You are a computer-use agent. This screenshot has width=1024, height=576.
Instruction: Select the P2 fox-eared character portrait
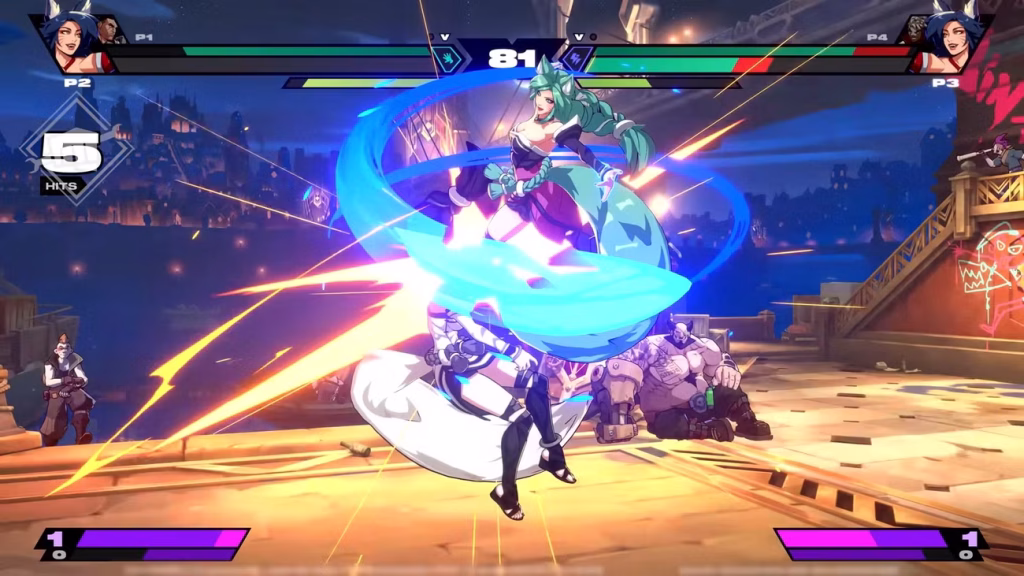click(74, 41)
